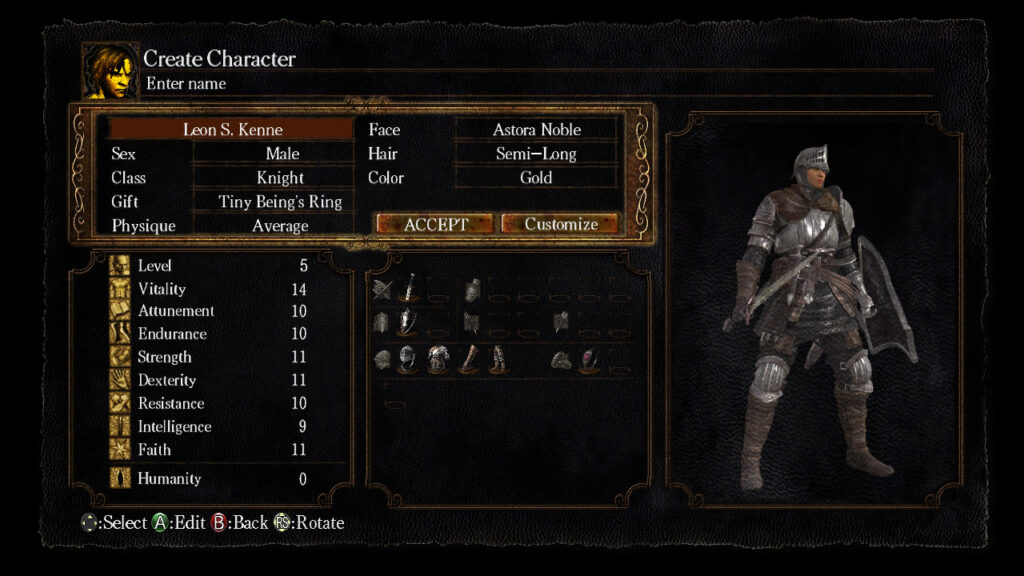This screenshot has height=576, width=1024.
Task: Choose the Class field showing Knight
Action: click(281, 178)
